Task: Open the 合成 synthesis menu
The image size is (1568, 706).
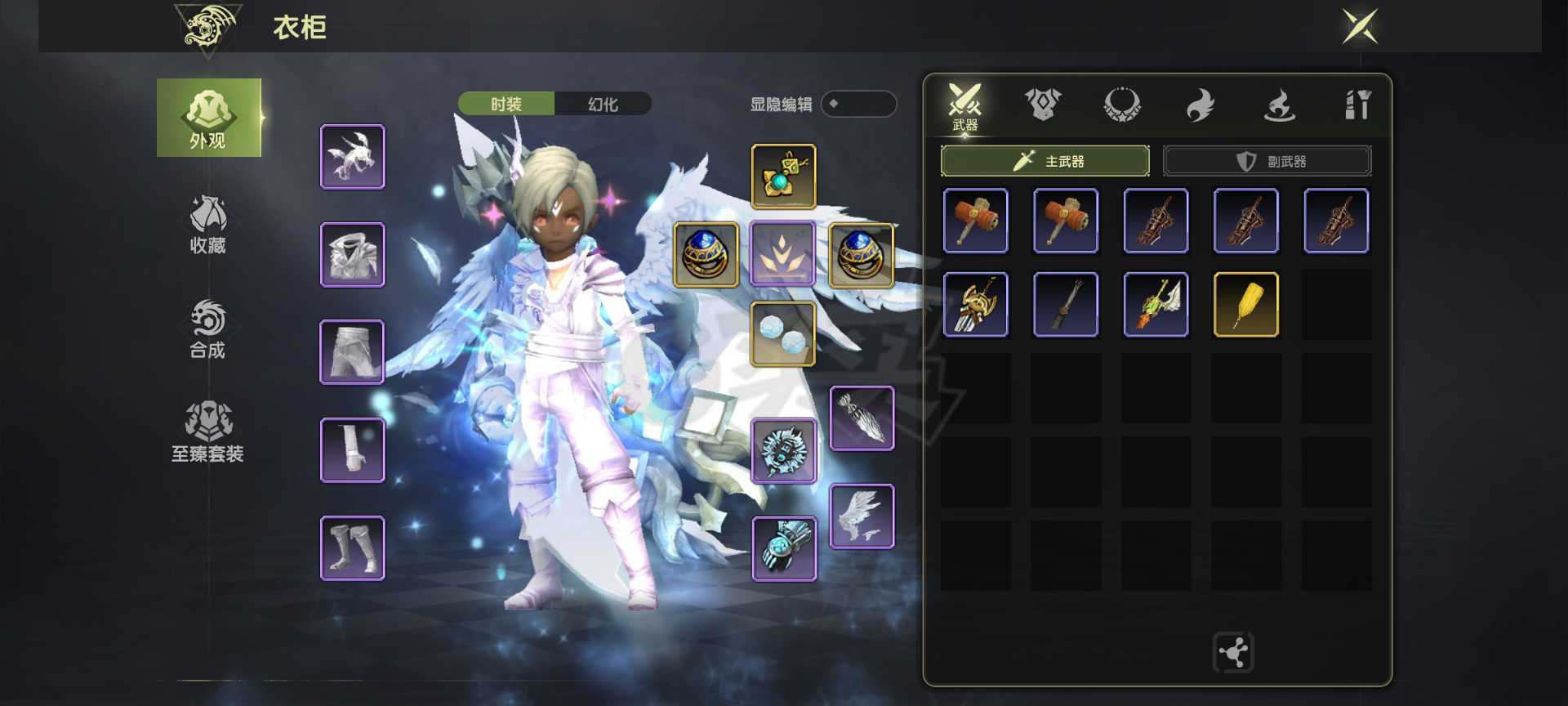Action: pyautogui.click(x=207, y=329)
